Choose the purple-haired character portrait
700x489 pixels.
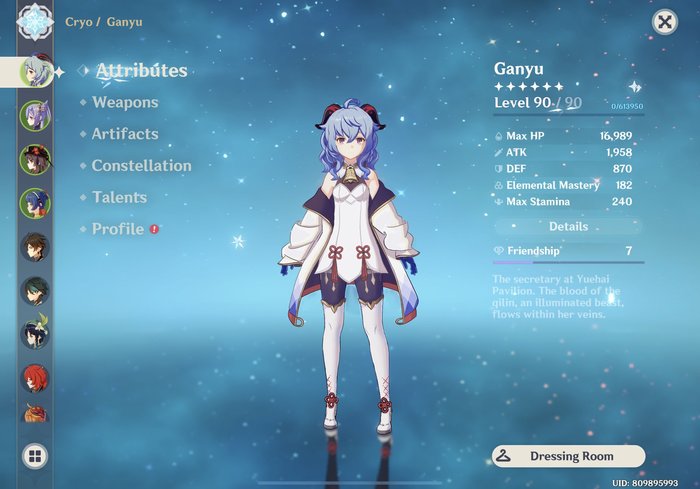coord(34,115)
